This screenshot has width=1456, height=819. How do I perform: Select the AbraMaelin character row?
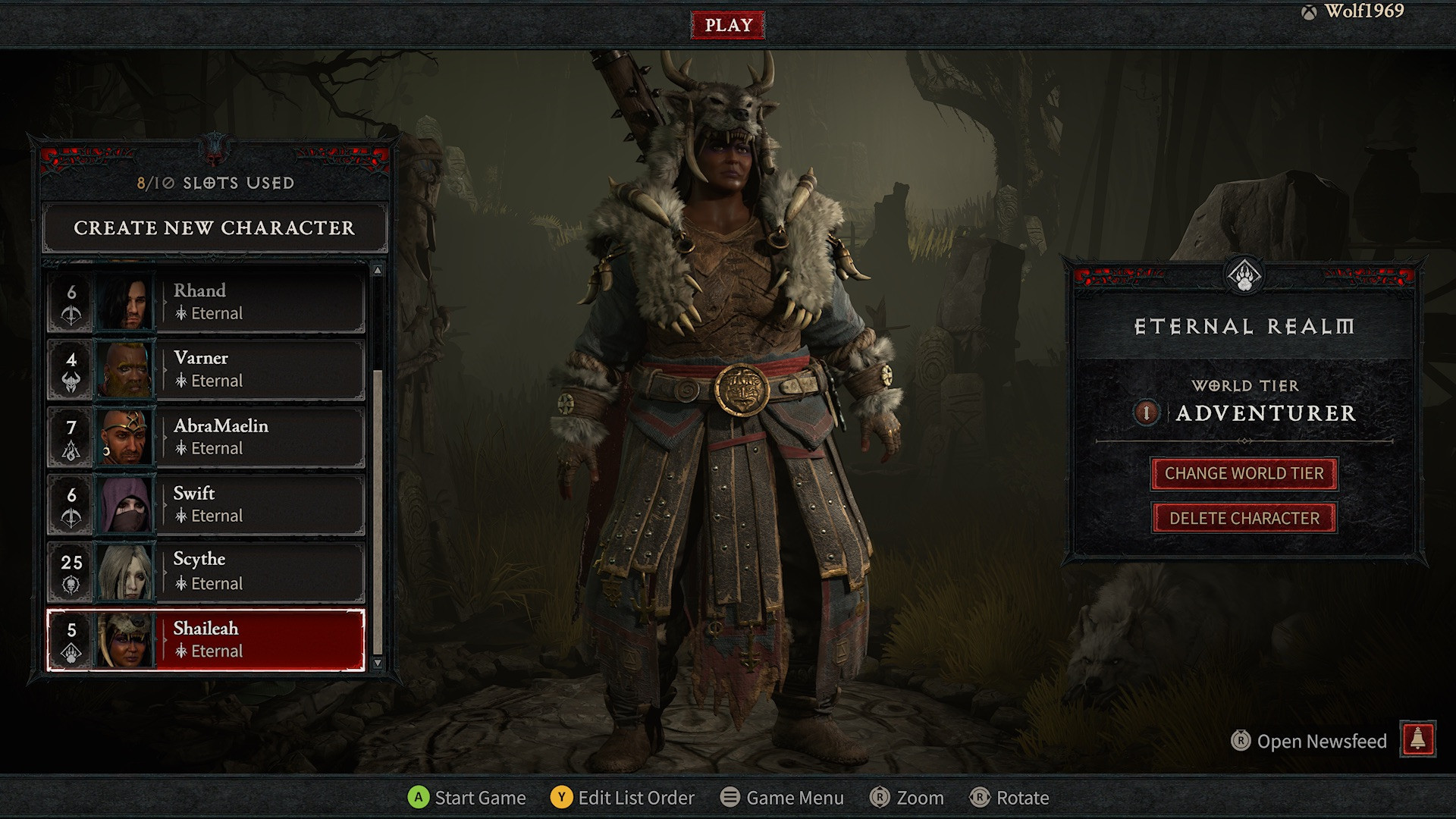pos(206,437)
